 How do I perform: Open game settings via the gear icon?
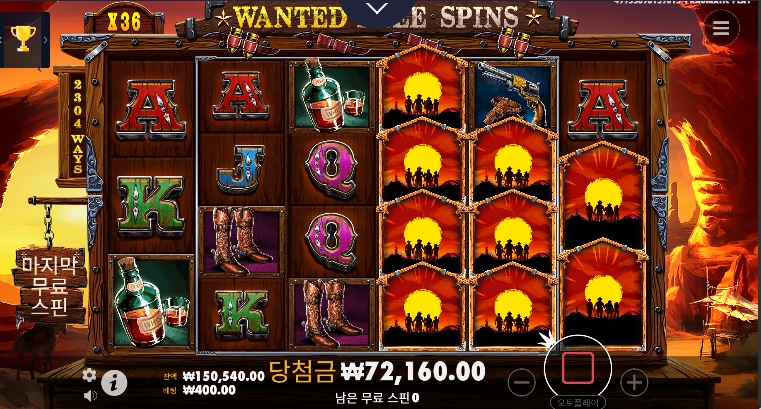coord(89,374)
